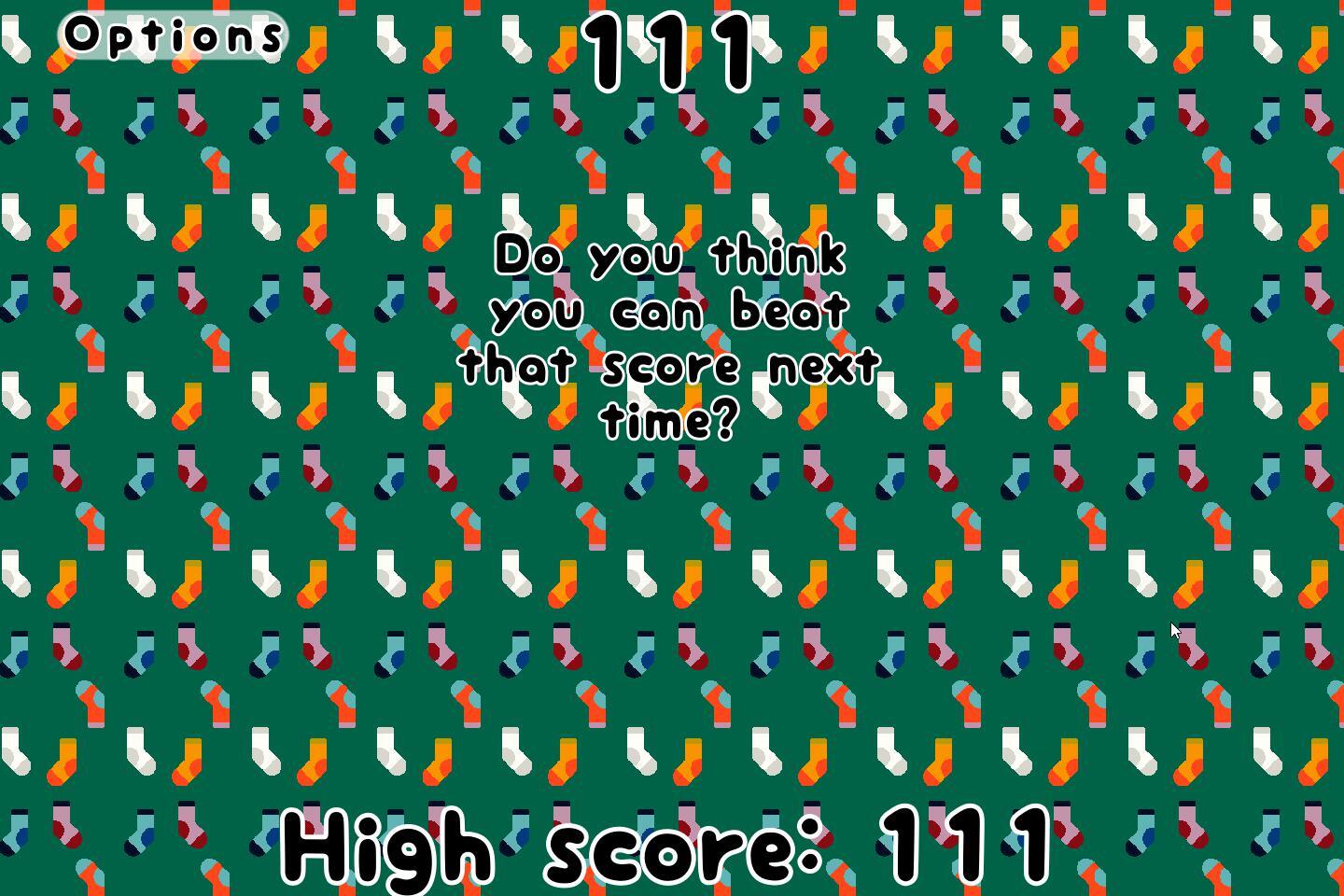Click the motivational message text

coord(670,336)
